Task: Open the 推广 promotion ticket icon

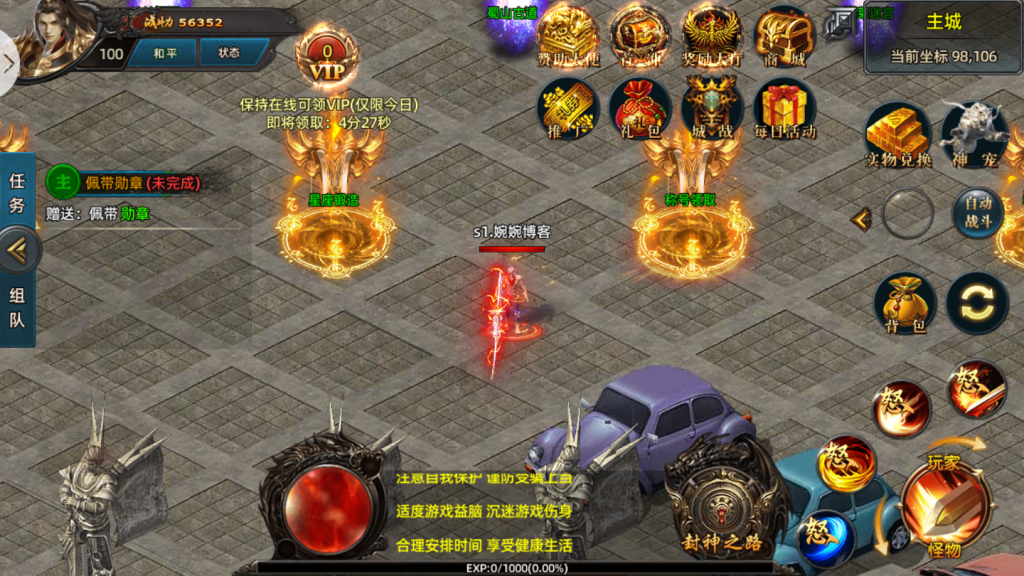Action: tap(567, 107)
